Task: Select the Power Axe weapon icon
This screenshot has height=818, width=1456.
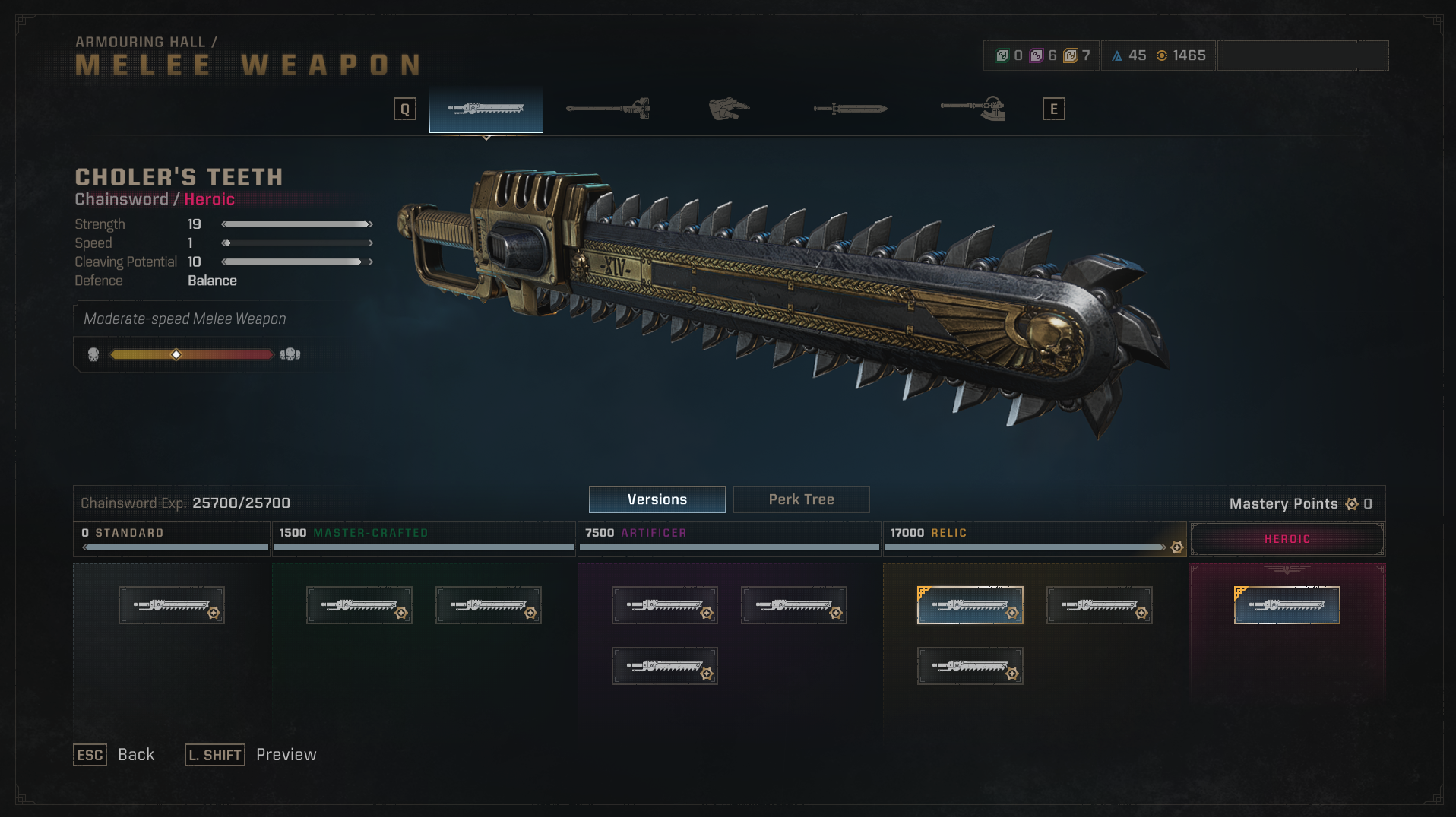Action: 970,109
